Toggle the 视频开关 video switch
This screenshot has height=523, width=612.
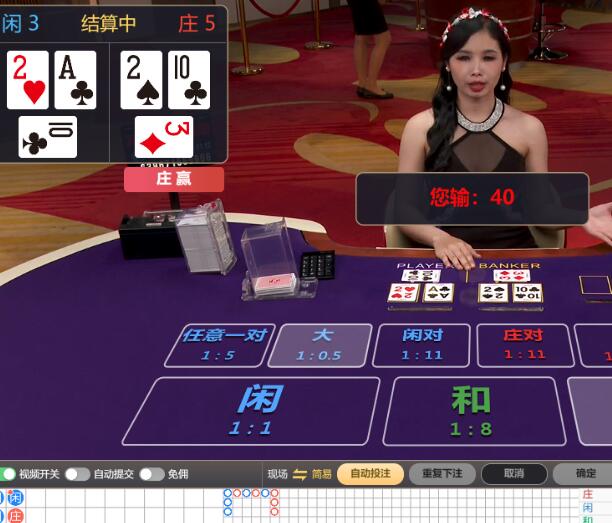8,474
